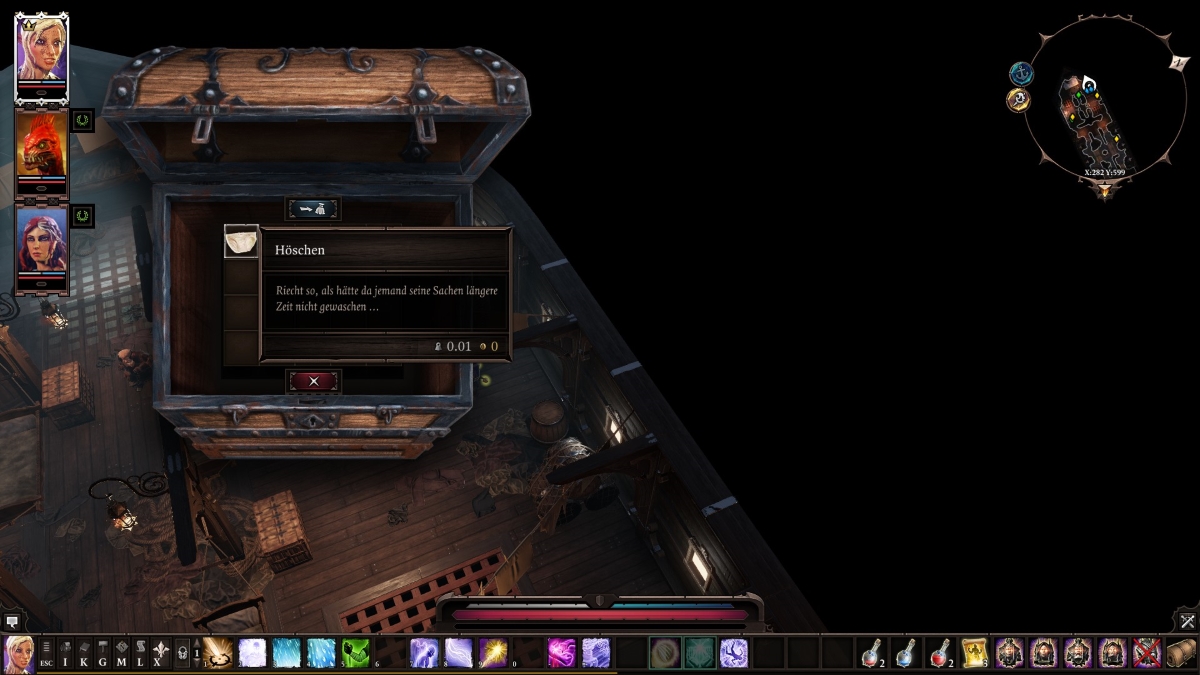Image resolution: width=1200 pixels, height=675 pixels.
Task: Click the crossed-swords button at bottom right
Action: tap(1187, 621)
